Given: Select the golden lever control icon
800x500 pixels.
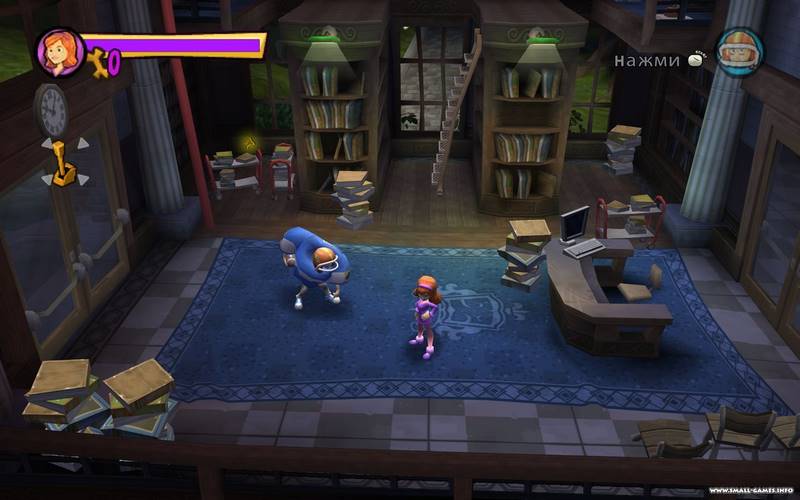Looking at the screenshot, I should tap(63, 163).
